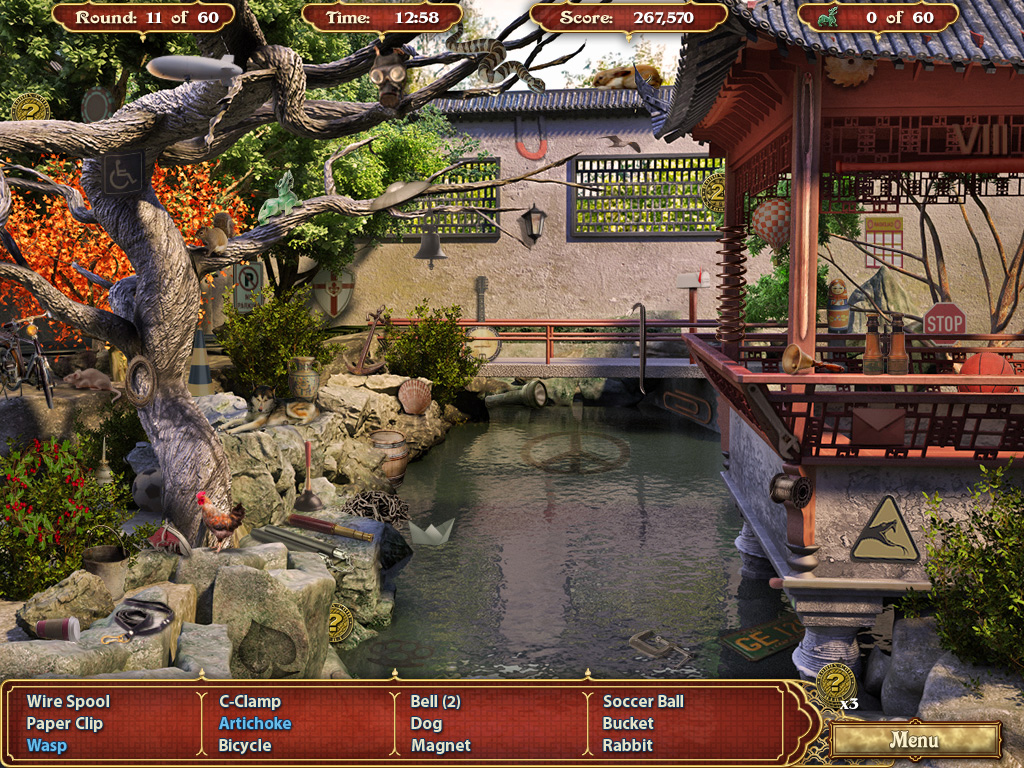Select Soccer Ball in the item list
This screenshot has height=768, width=1024.
pyautogui.click(x=643, y=702)
